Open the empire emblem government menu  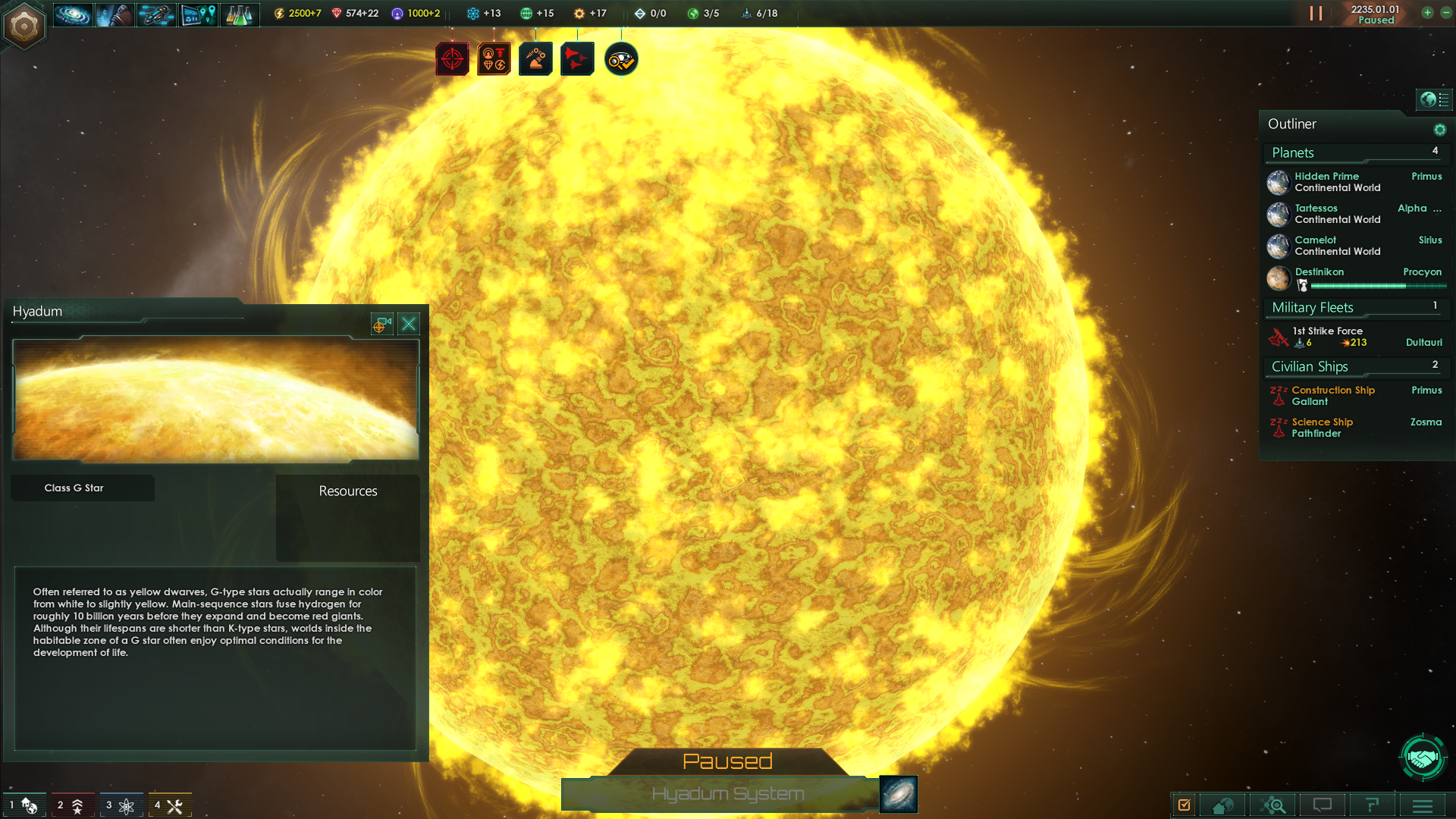tap(24, 27)
